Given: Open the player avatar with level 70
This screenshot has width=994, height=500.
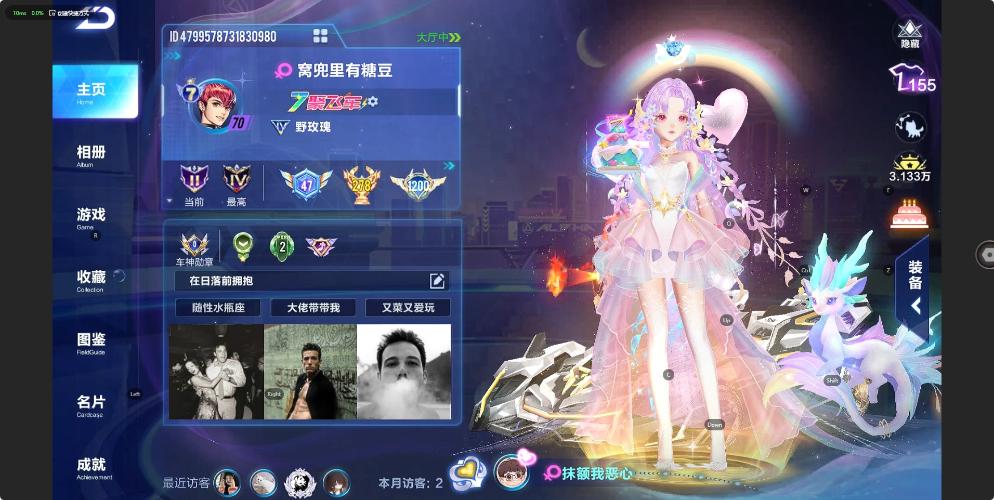Looking at the screenshot, I should [x=215, y=104].
